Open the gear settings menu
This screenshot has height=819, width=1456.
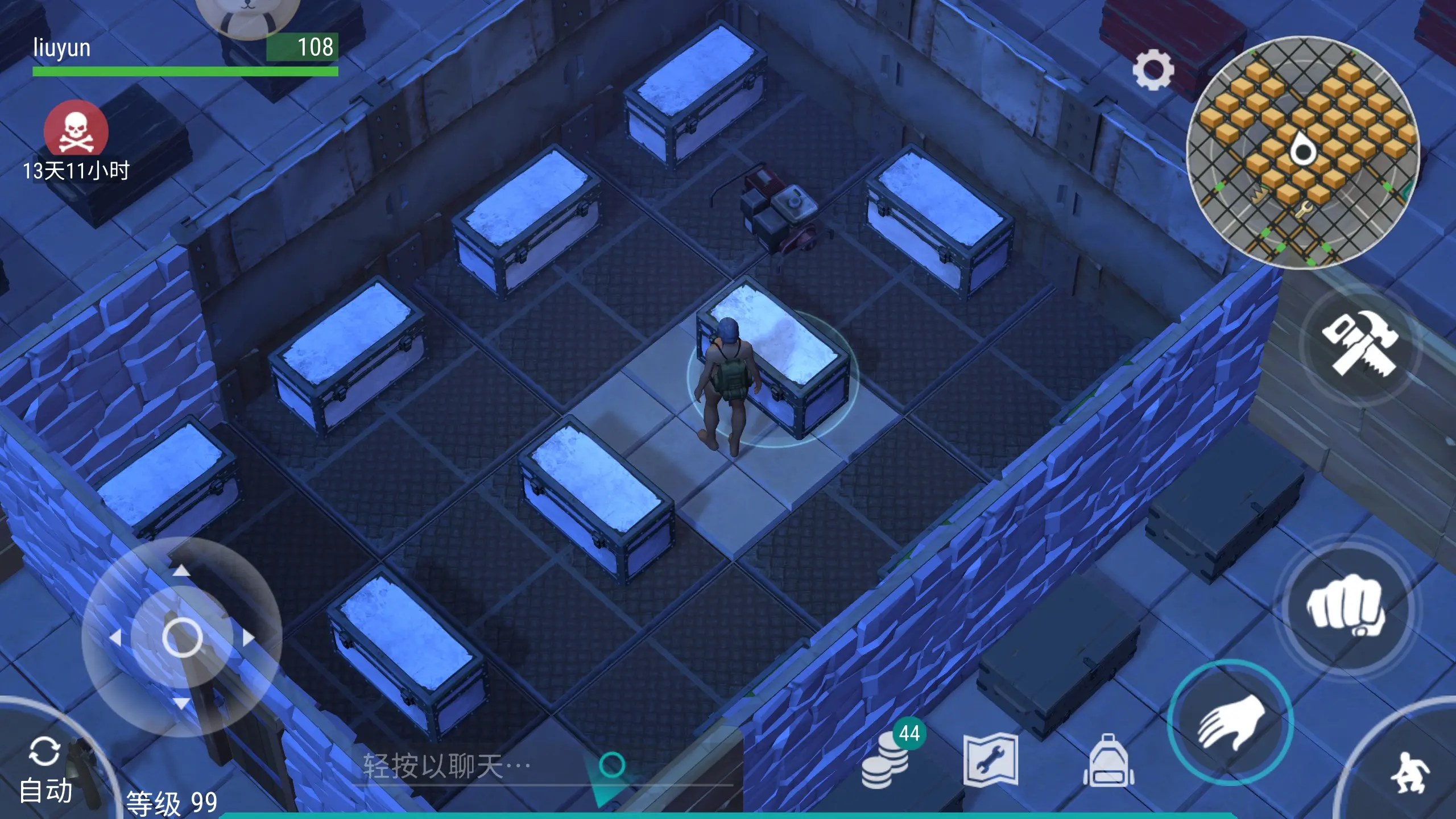coord(1152,70)
